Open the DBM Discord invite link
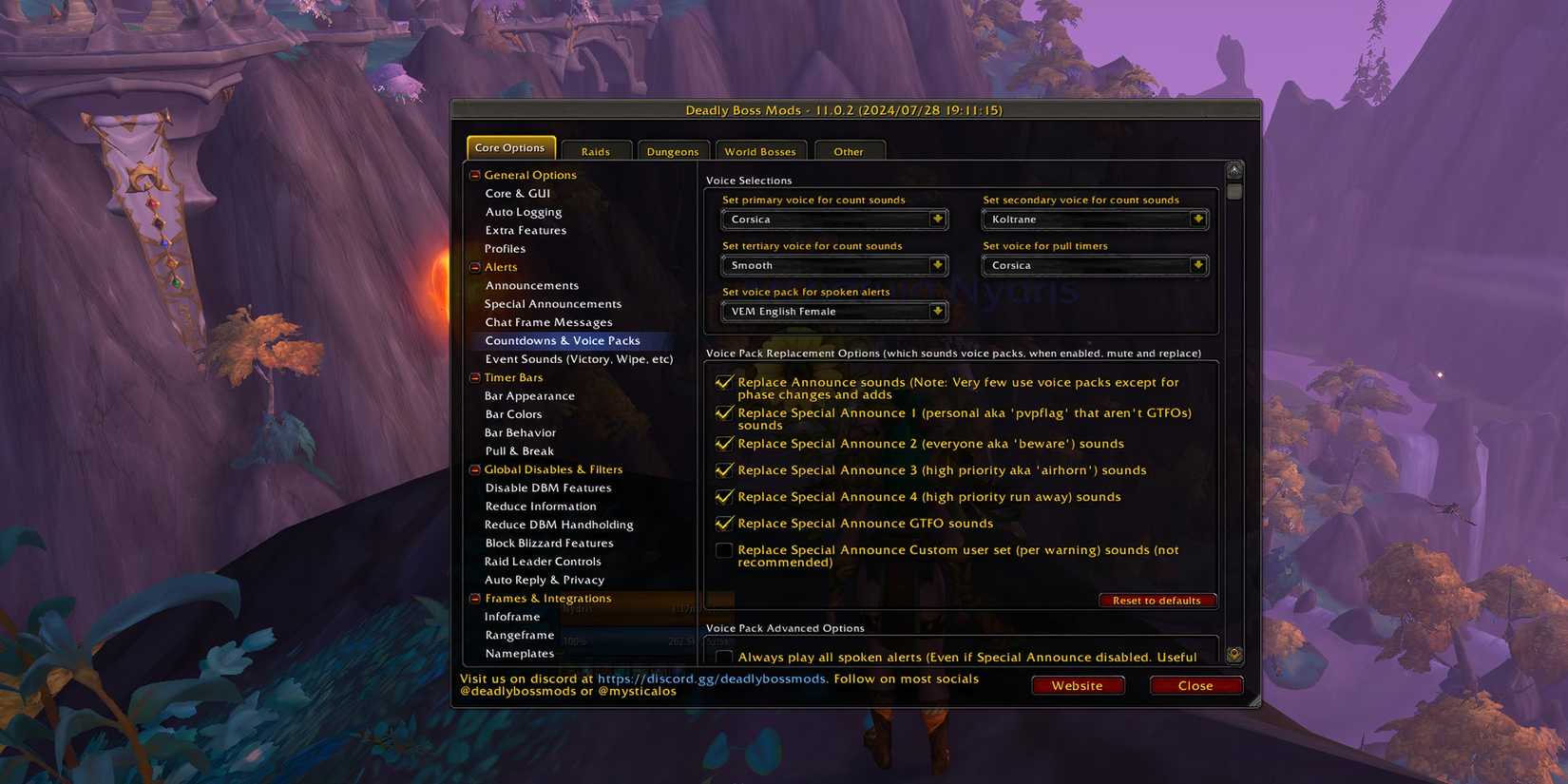1568x784 pixels. tap(711, 679)
